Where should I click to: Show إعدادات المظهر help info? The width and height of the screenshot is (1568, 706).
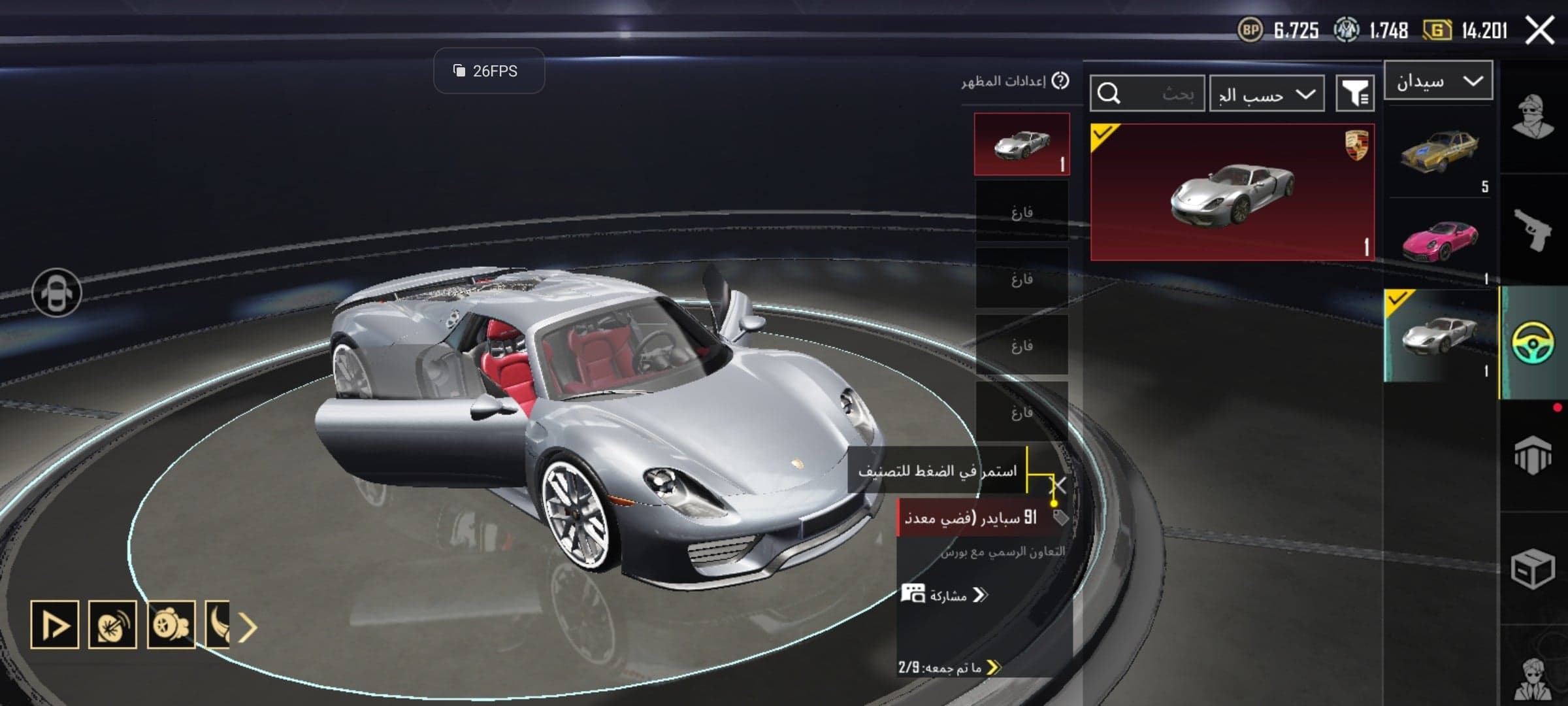pos(1061,81)
